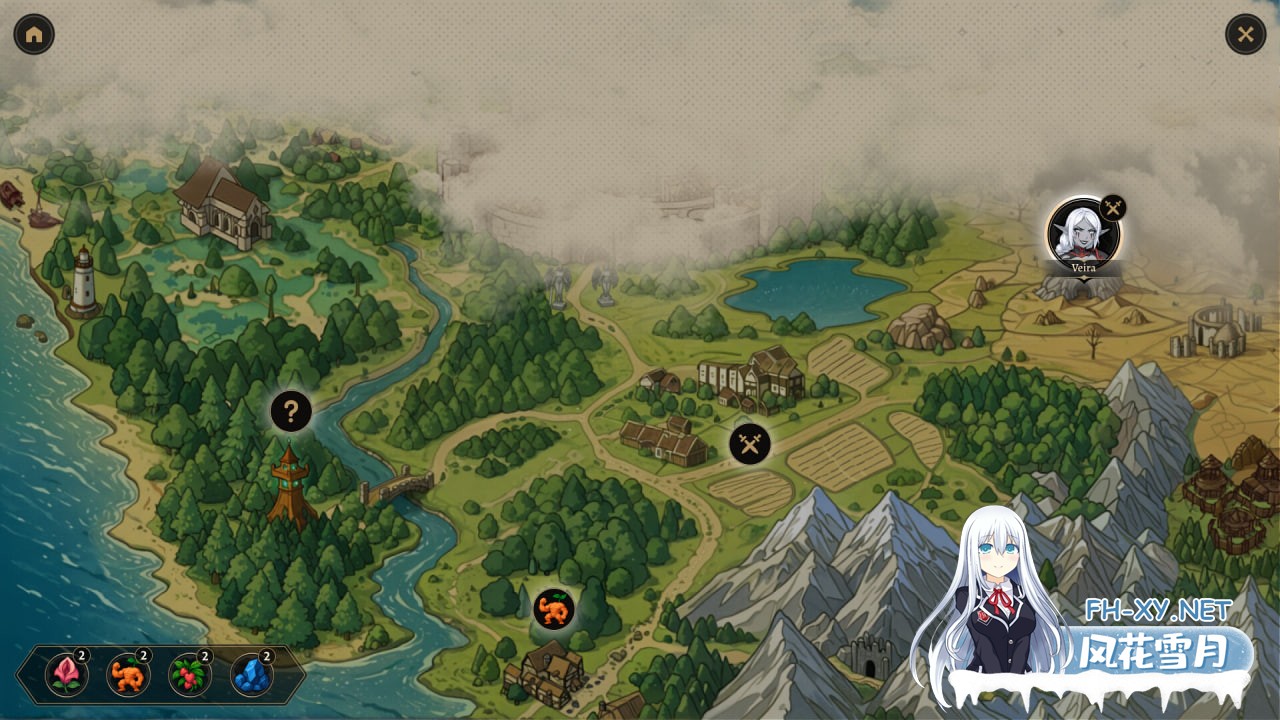1280x720 pixels.
Task: Select the orange muscular root map marker
Action: pos(553,609)
